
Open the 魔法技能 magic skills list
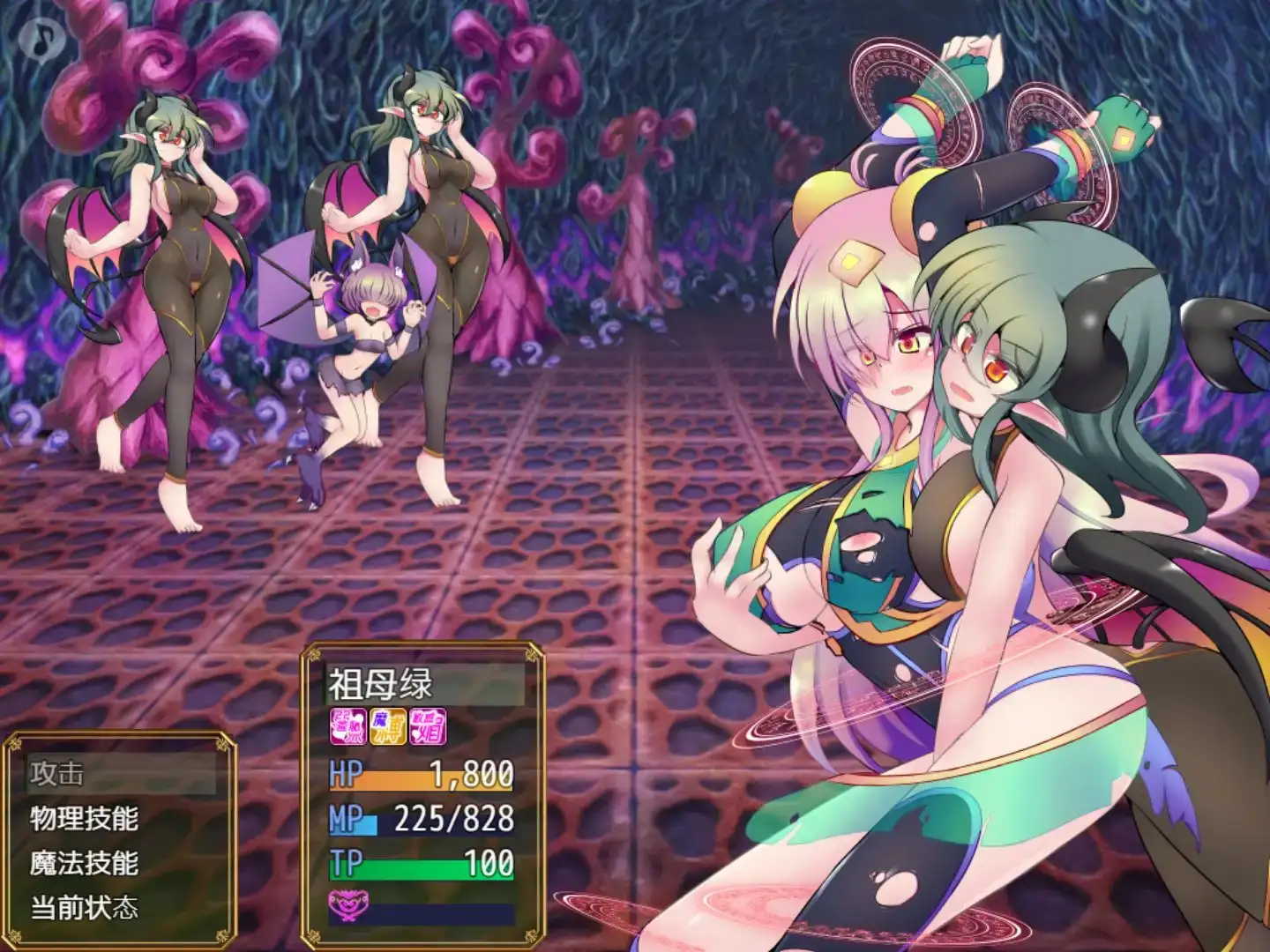[x=85, y=863]
